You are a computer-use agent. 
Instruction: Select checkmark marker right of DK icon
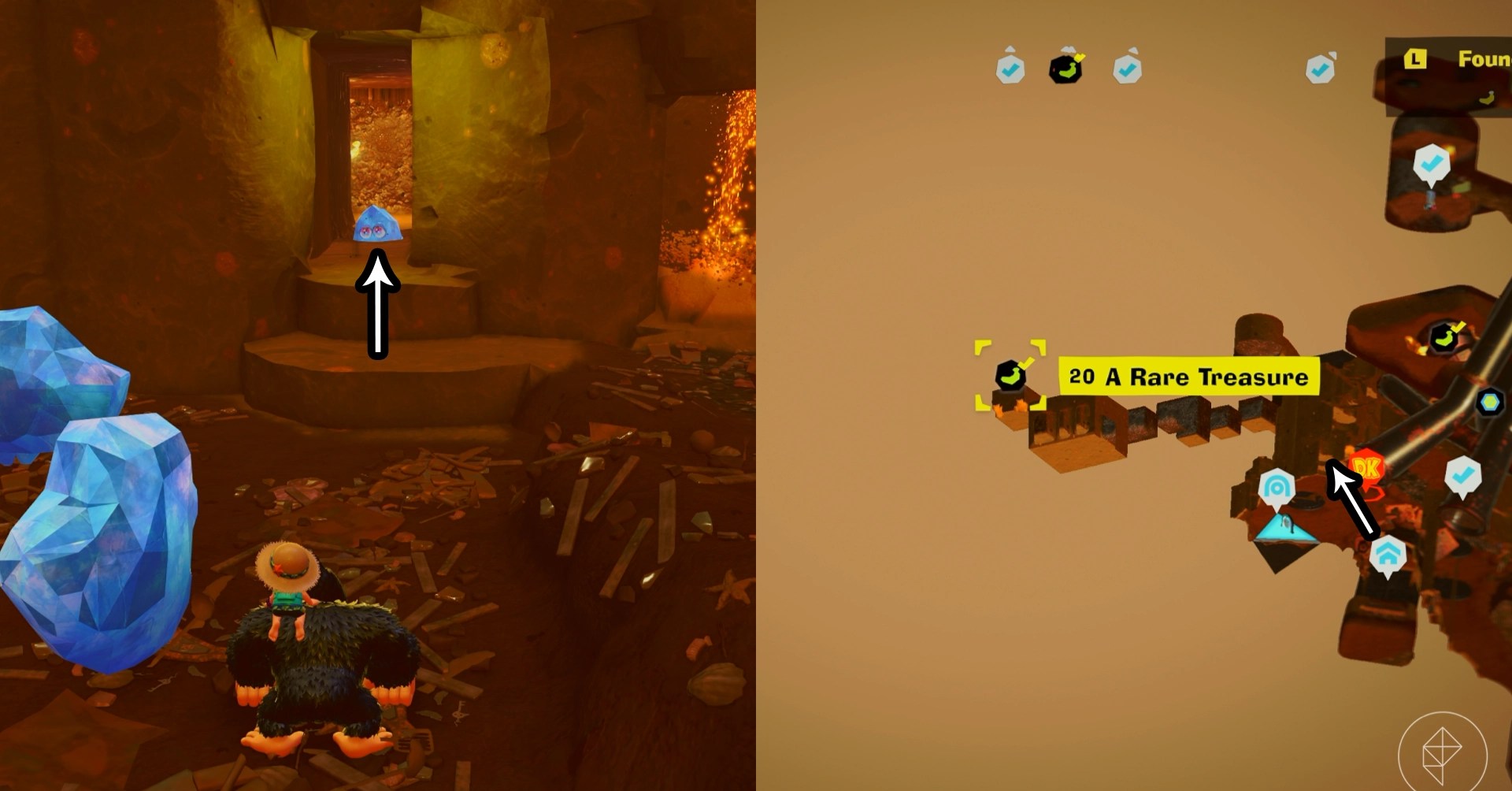point(1462,476)
